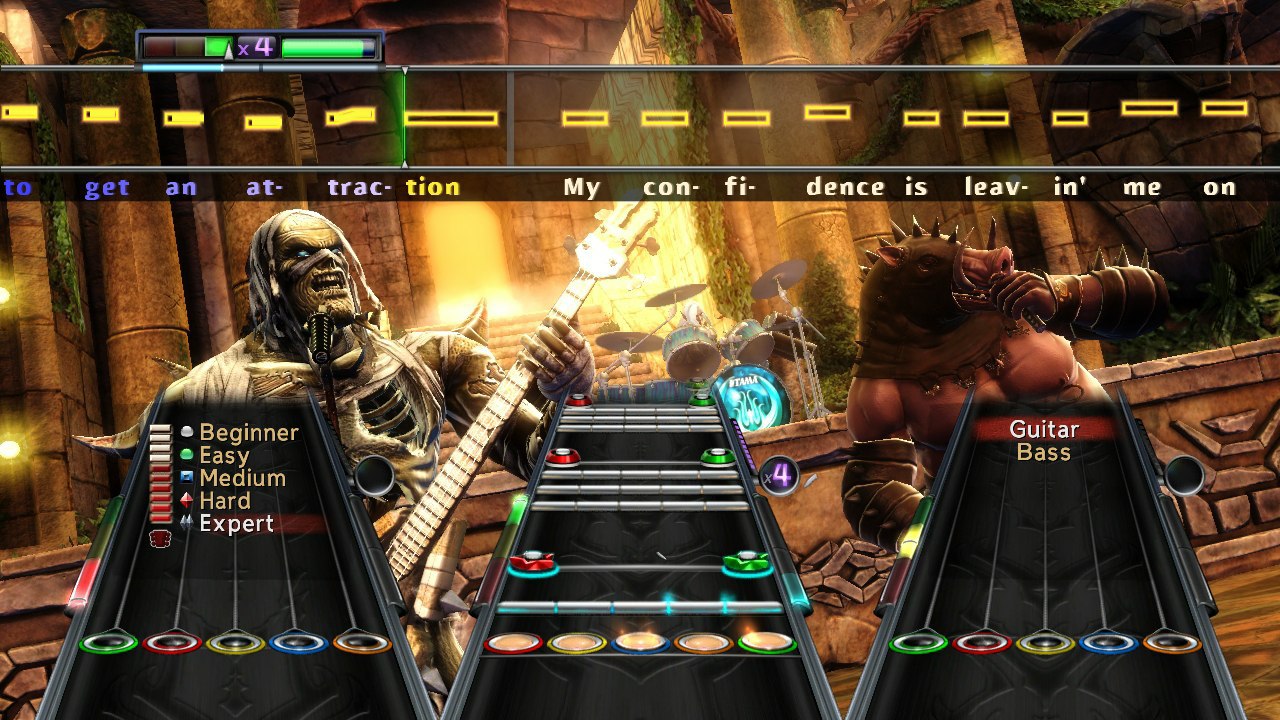Click the green Easy orb icon
The height and width of the screenshot is (720, 1280).
tap(186, 454)
